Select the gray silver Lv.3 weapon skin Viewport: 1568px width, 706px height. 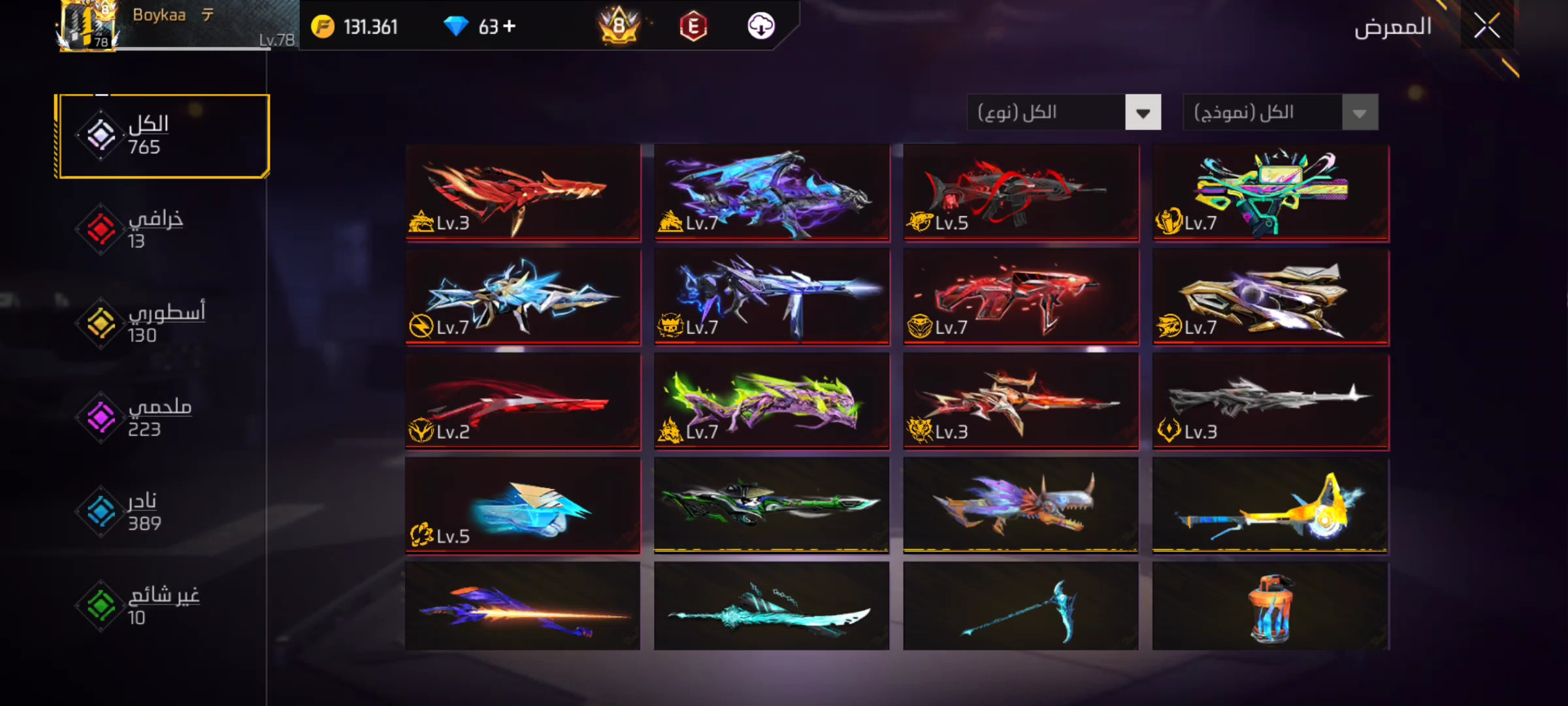click(x=1270, y=401)
